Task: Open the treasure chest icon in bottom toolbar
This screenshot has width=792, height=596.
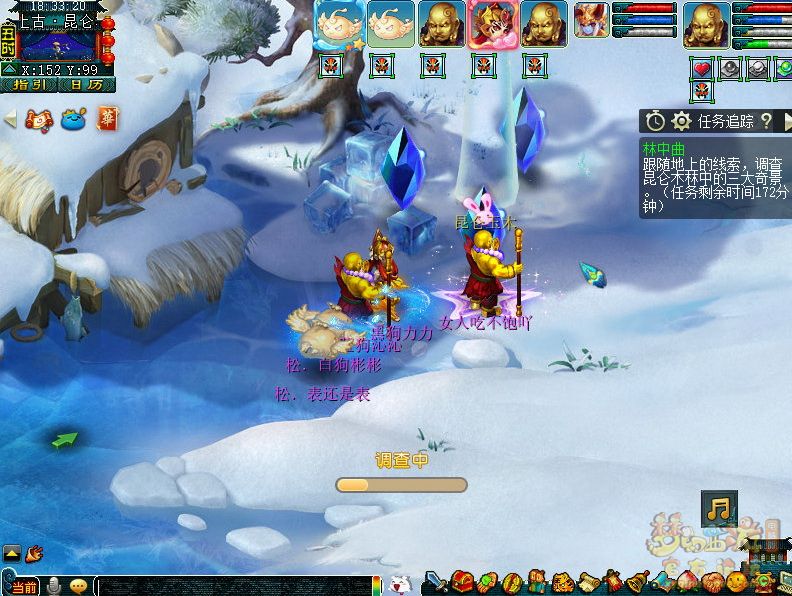Action: [462, 581]
